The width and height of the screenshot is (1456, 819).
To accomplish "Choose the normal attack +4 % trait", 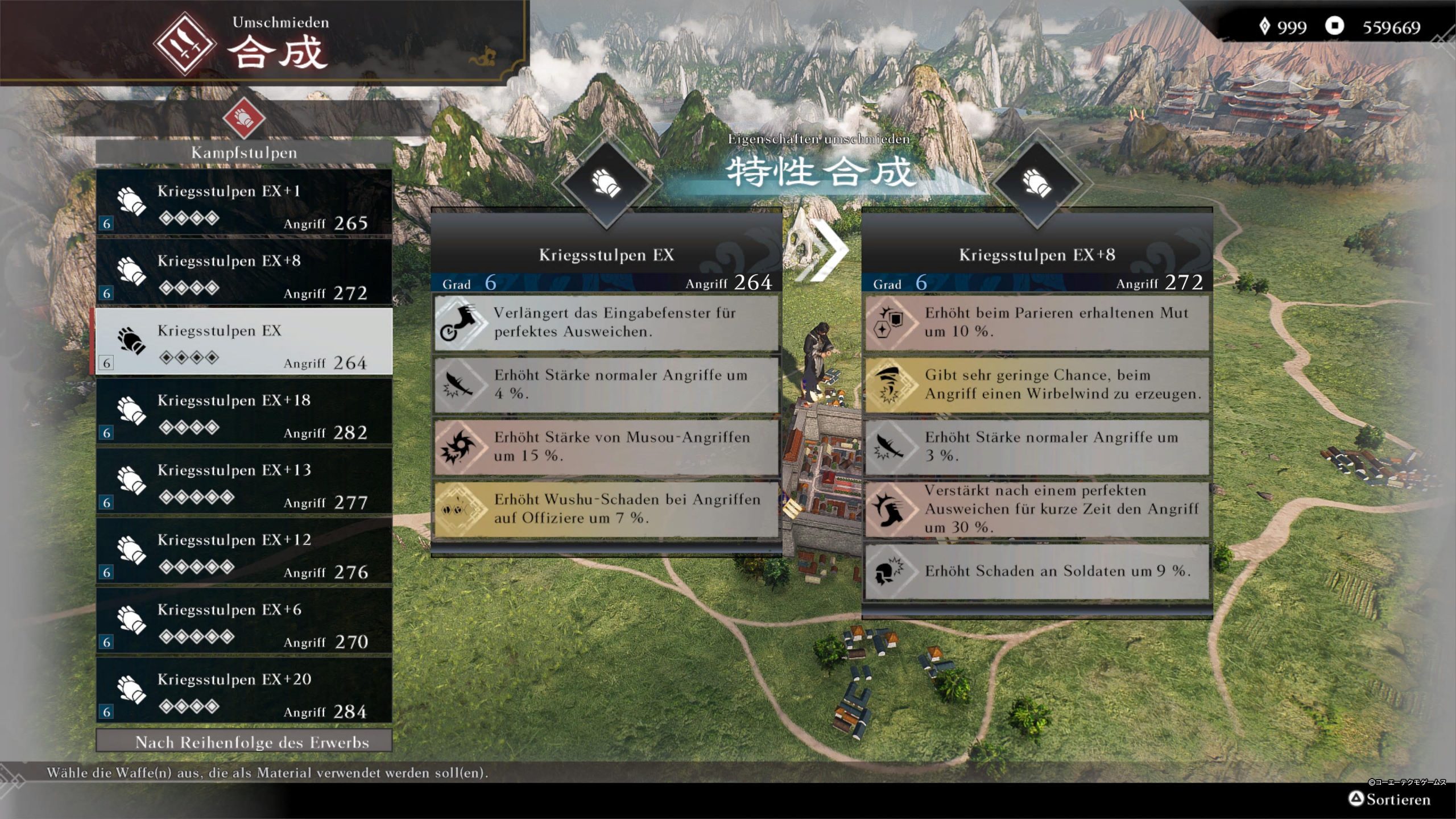I will (x=606, y=384).
